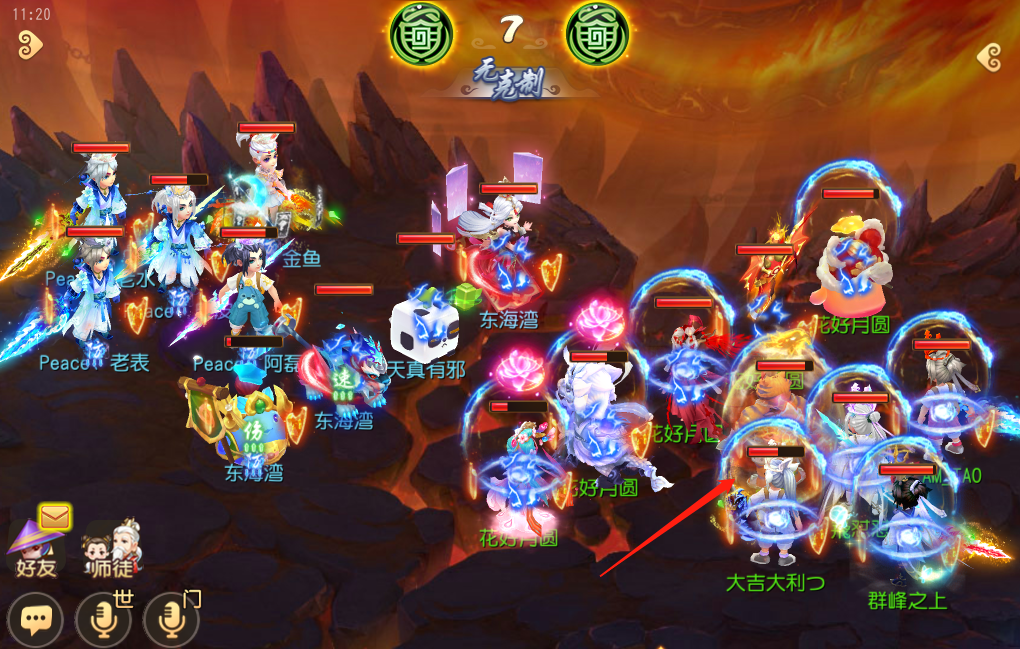Click the top-right gold scroll arrow button
The image size is (1020, 649).
coord(990,56)
